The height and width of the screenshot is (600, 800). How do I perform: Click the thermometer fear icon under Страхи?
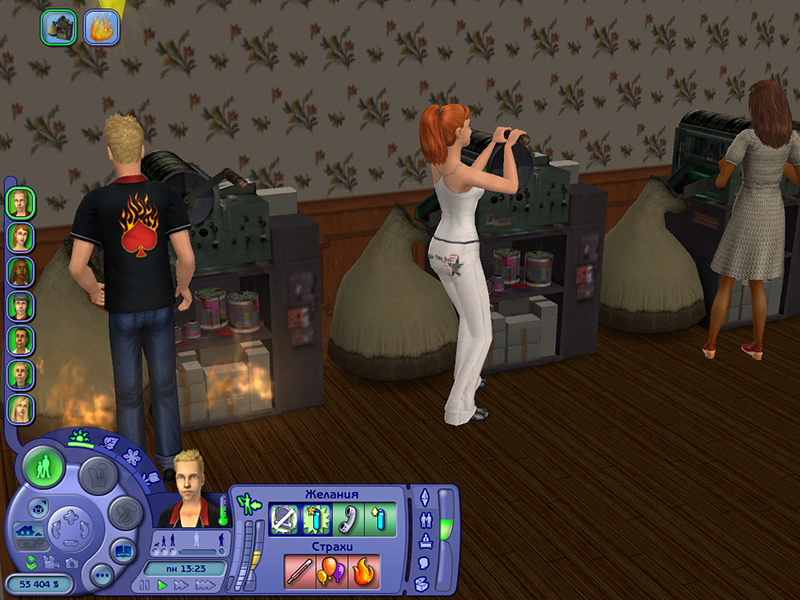tap(299, 571)
